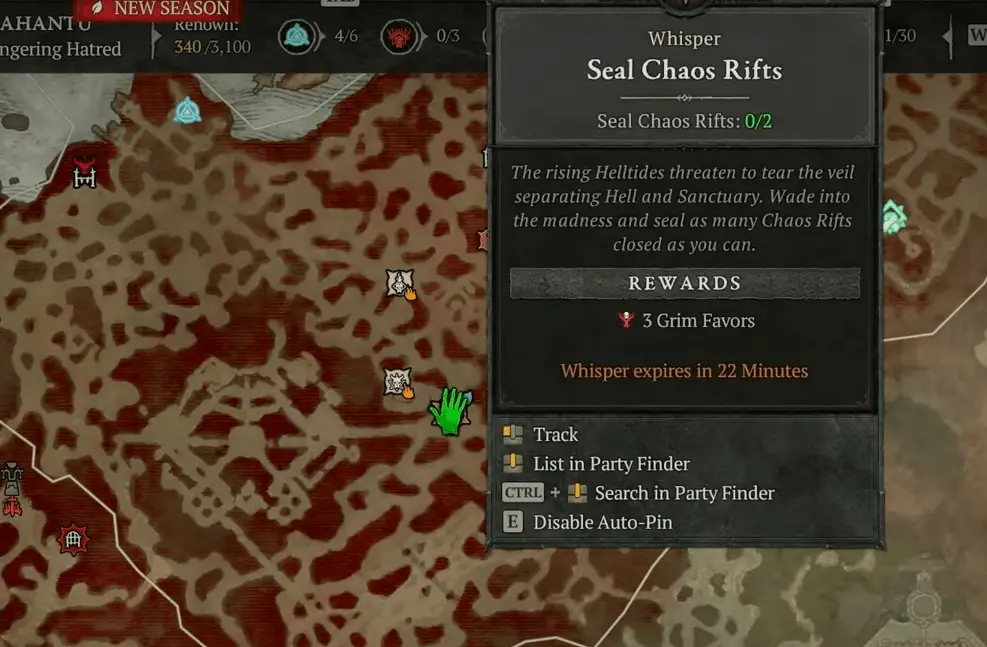
Task: Select the green hand Whisper marker
Action: pyautogui.click(x=451, y=410)
